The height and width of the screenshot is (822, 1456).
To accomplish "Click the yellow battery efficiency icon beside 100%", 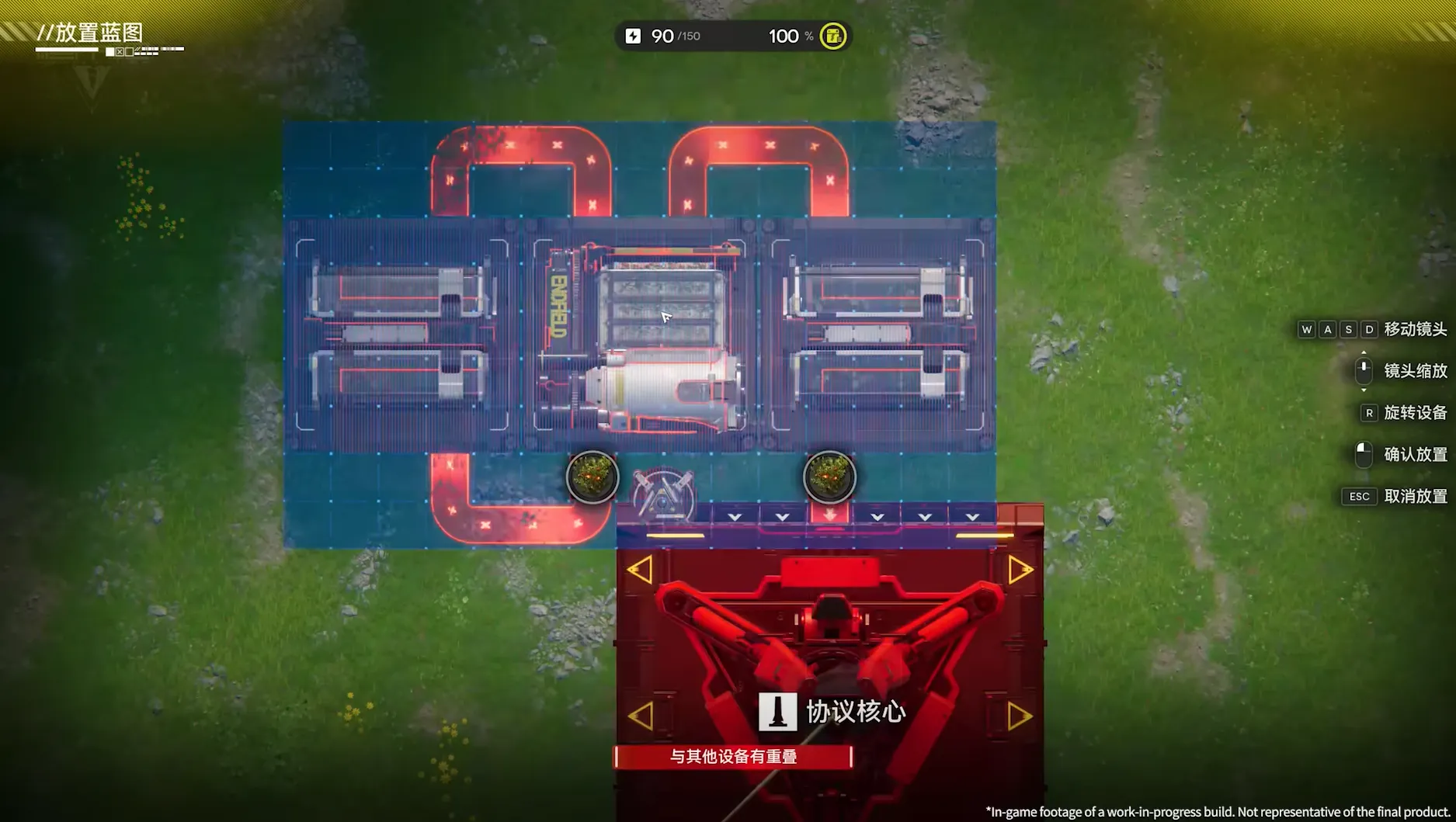I will (832, 36).
